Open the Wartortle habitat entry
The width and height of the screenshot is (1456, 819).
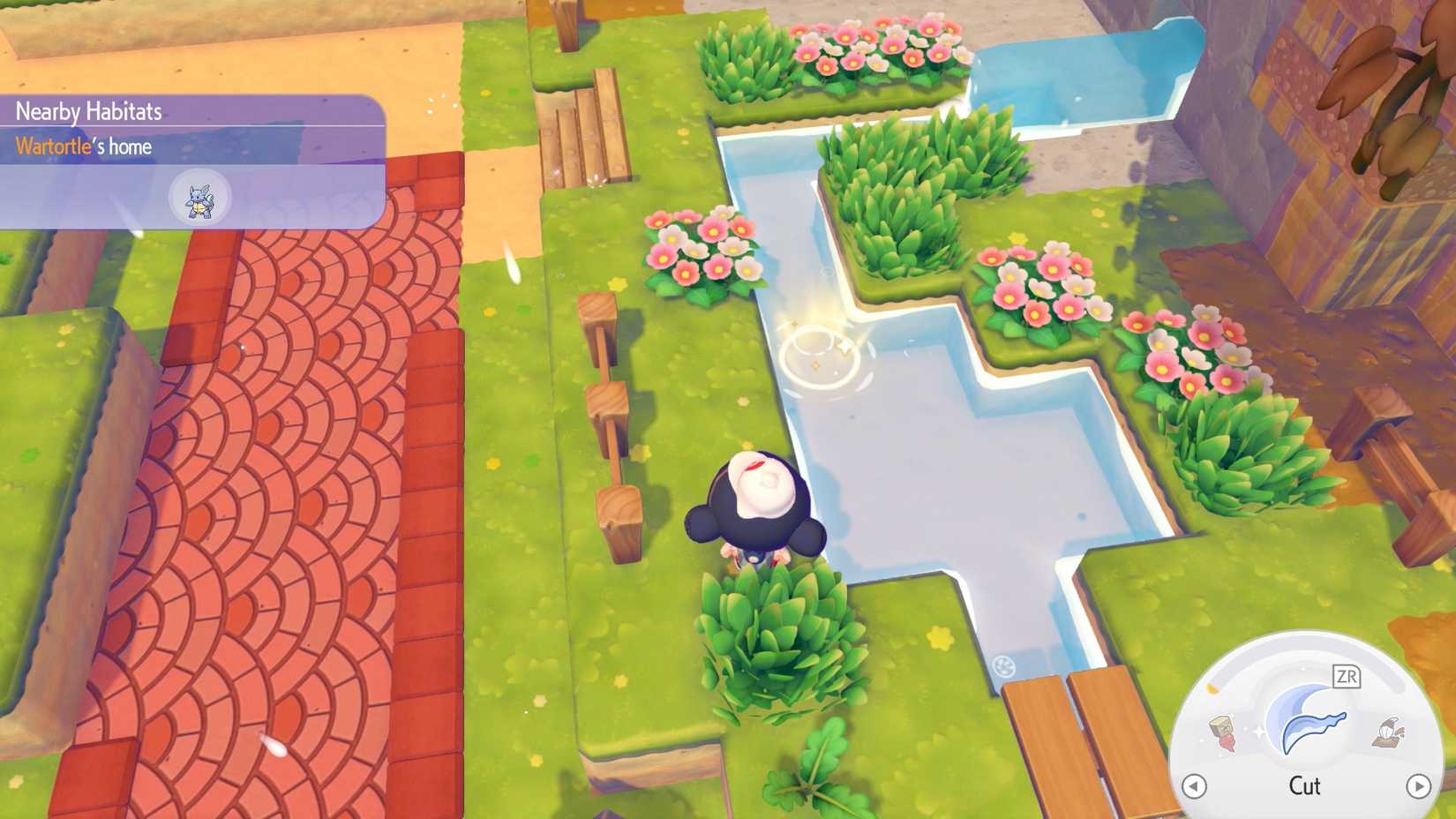pyautogui.click(x=132, y=147)
